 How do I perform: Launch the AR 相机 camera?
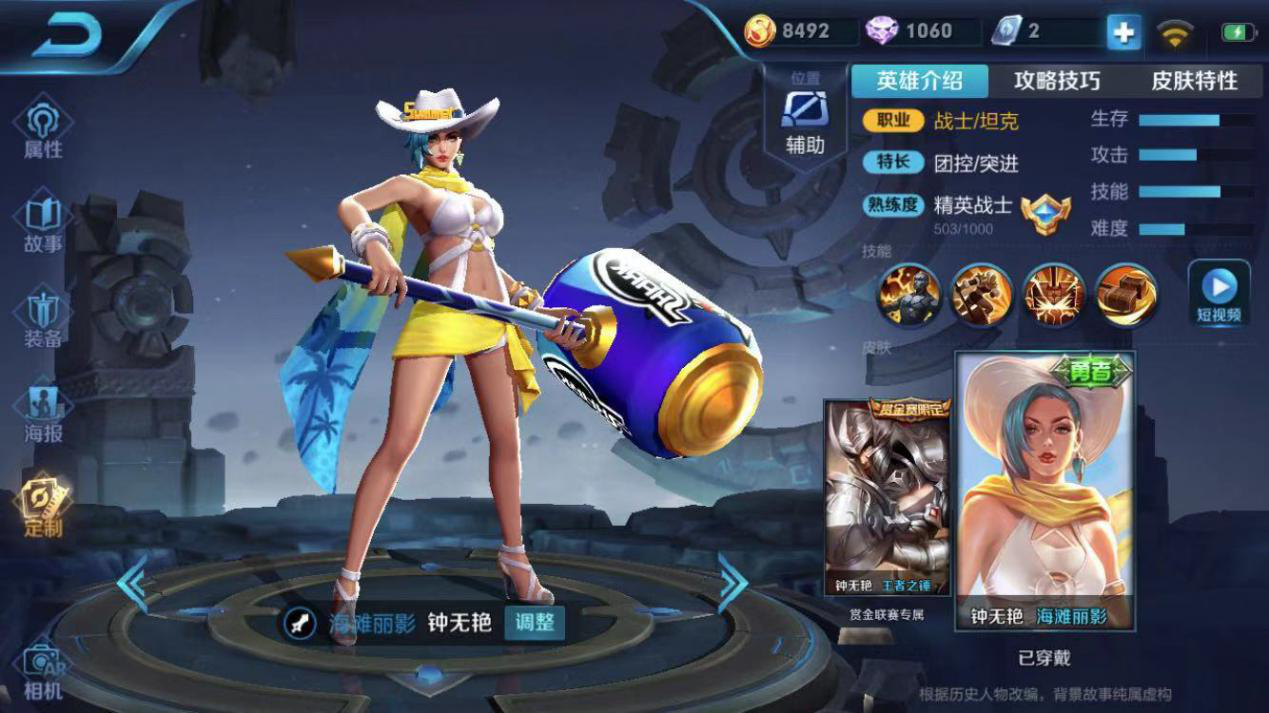(x=43, y=672)
